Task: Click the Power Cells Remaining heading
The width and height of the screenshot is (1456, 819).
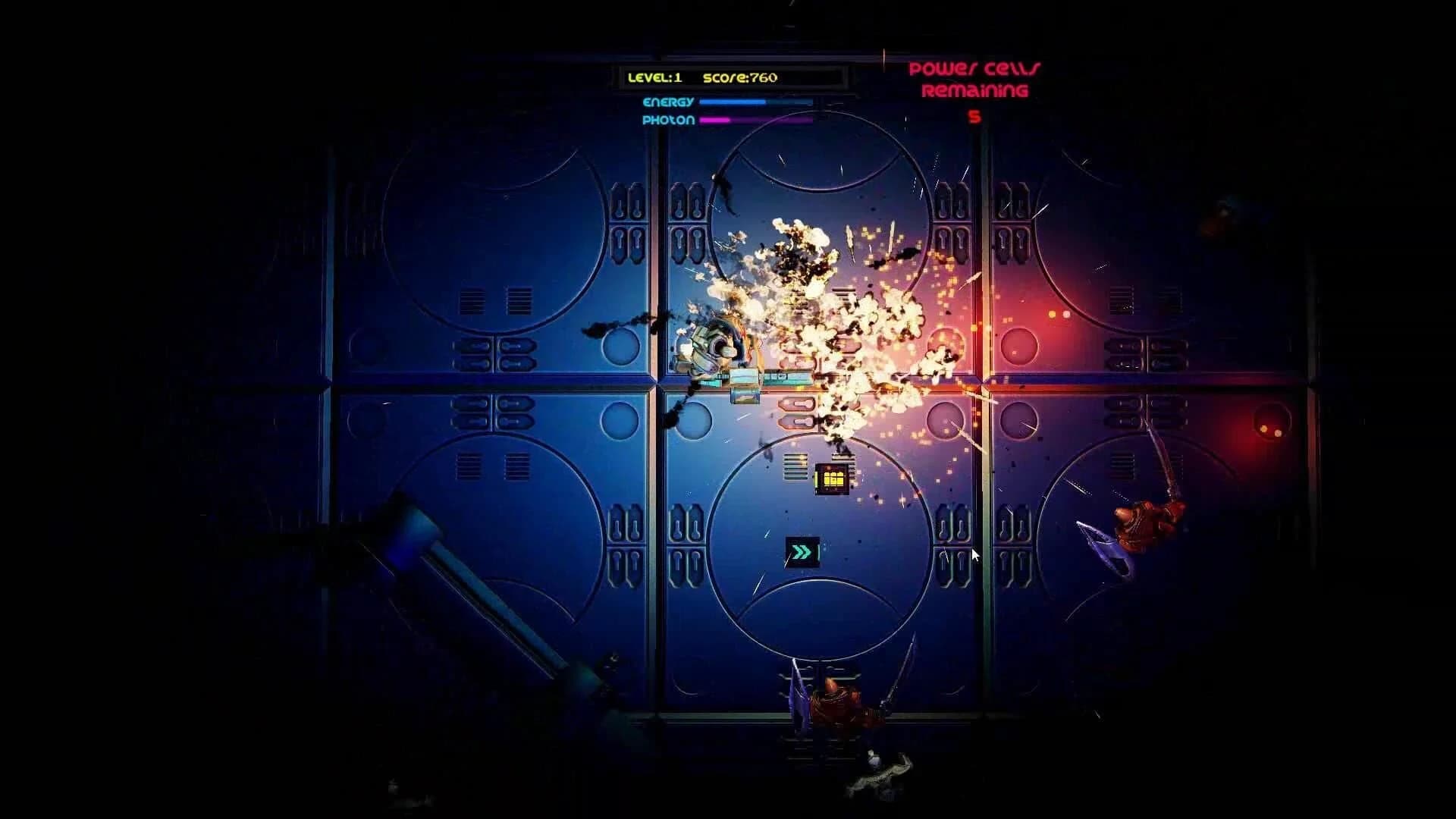Action: 973,80
